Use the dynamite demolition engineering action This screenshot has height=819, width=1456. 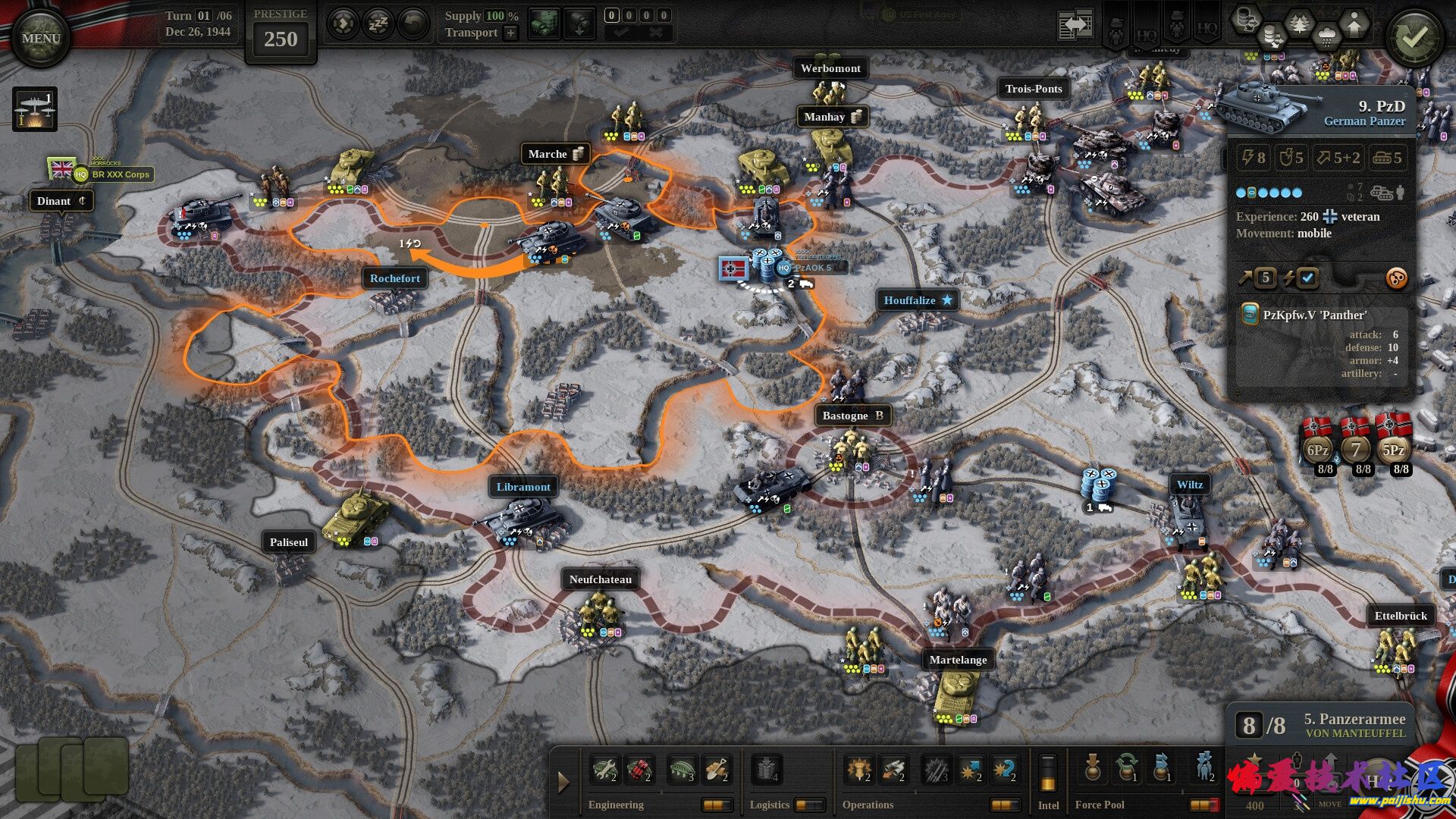(x=639, y=770)
